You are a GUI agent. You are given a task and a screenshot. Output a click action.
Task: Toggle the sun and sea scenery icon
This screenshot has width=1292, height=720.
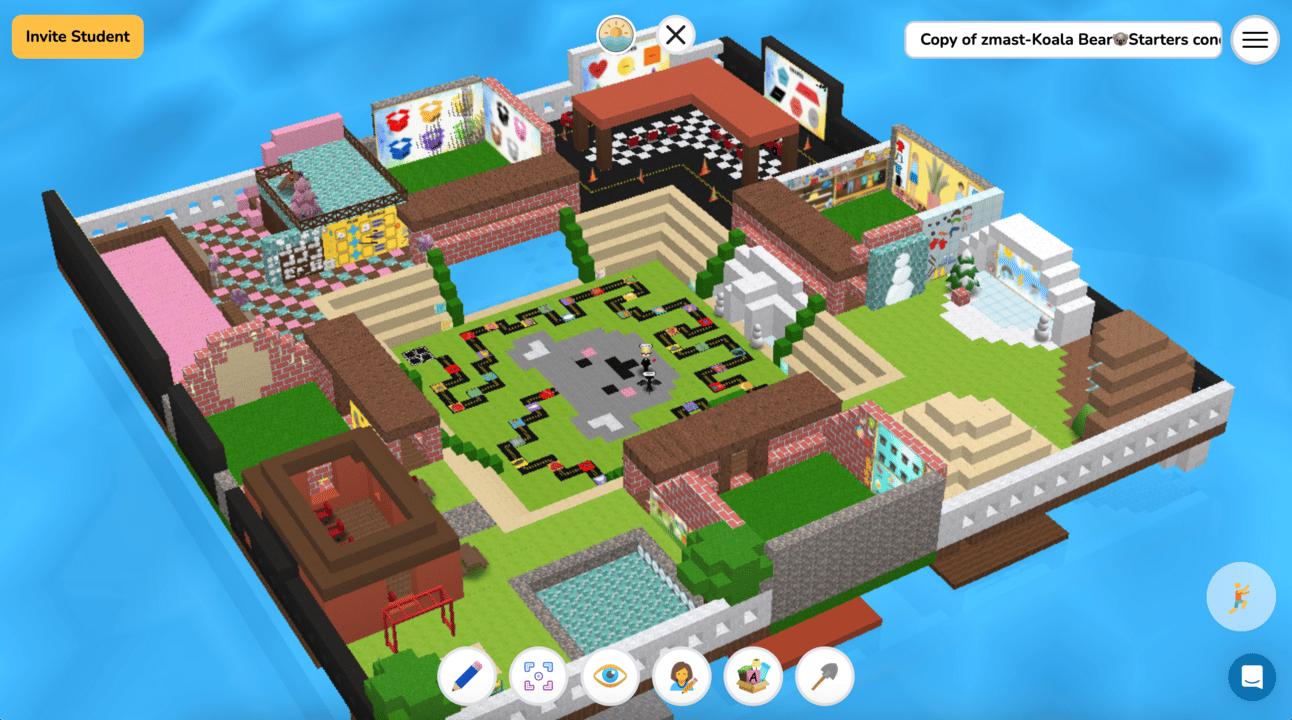pos(616,36)
